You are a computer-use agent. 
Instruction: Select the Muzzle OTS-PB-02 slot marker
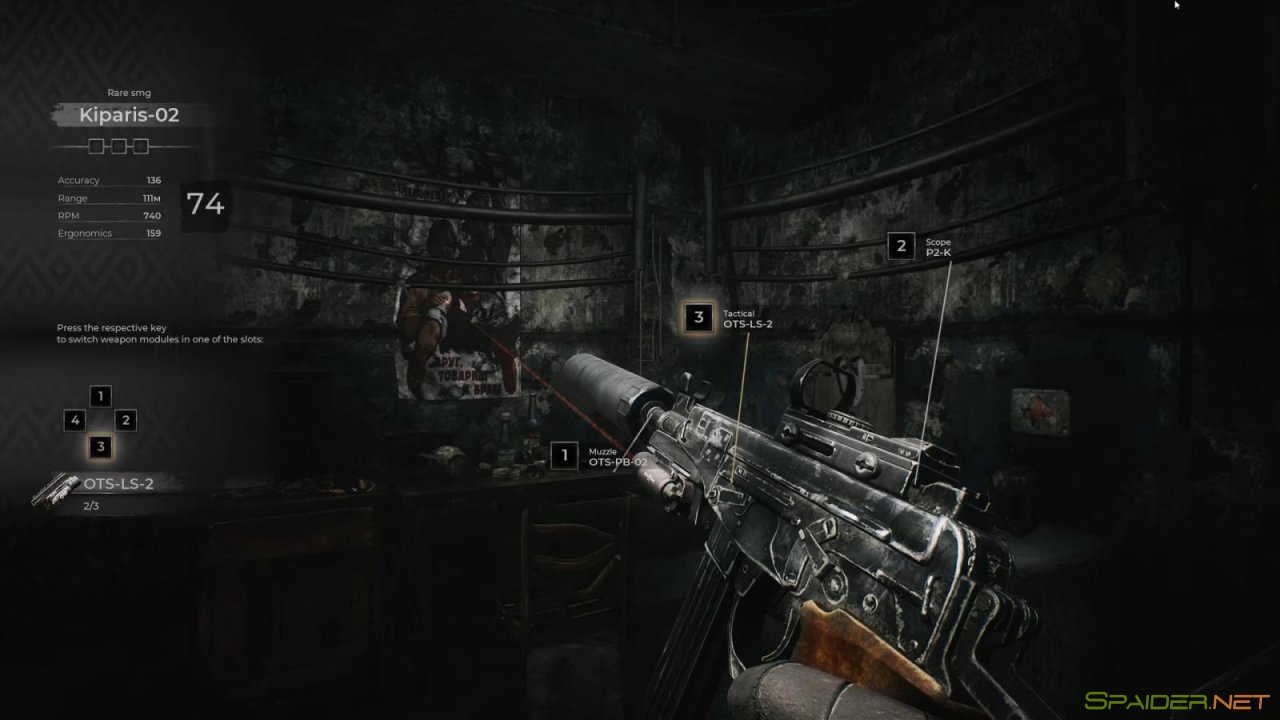564,456
